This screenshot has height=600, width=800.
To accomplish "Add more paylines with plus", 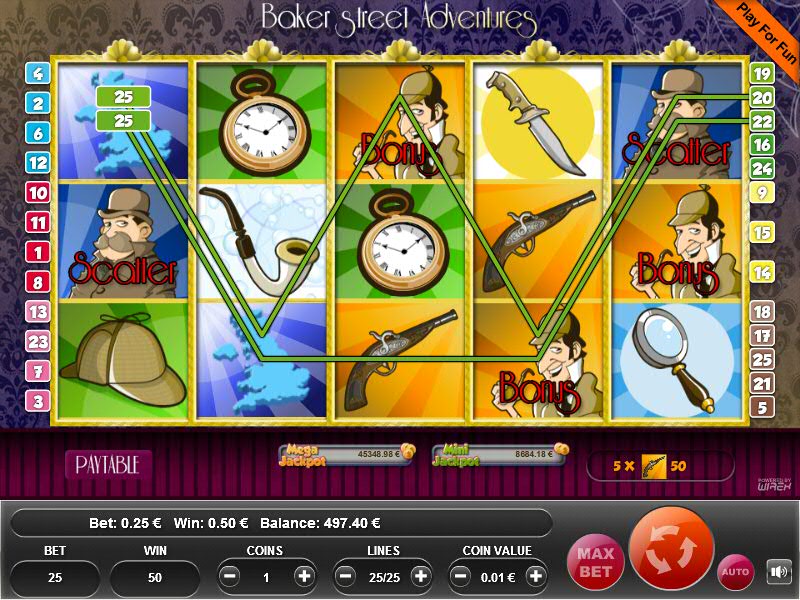I will [420, 576].
